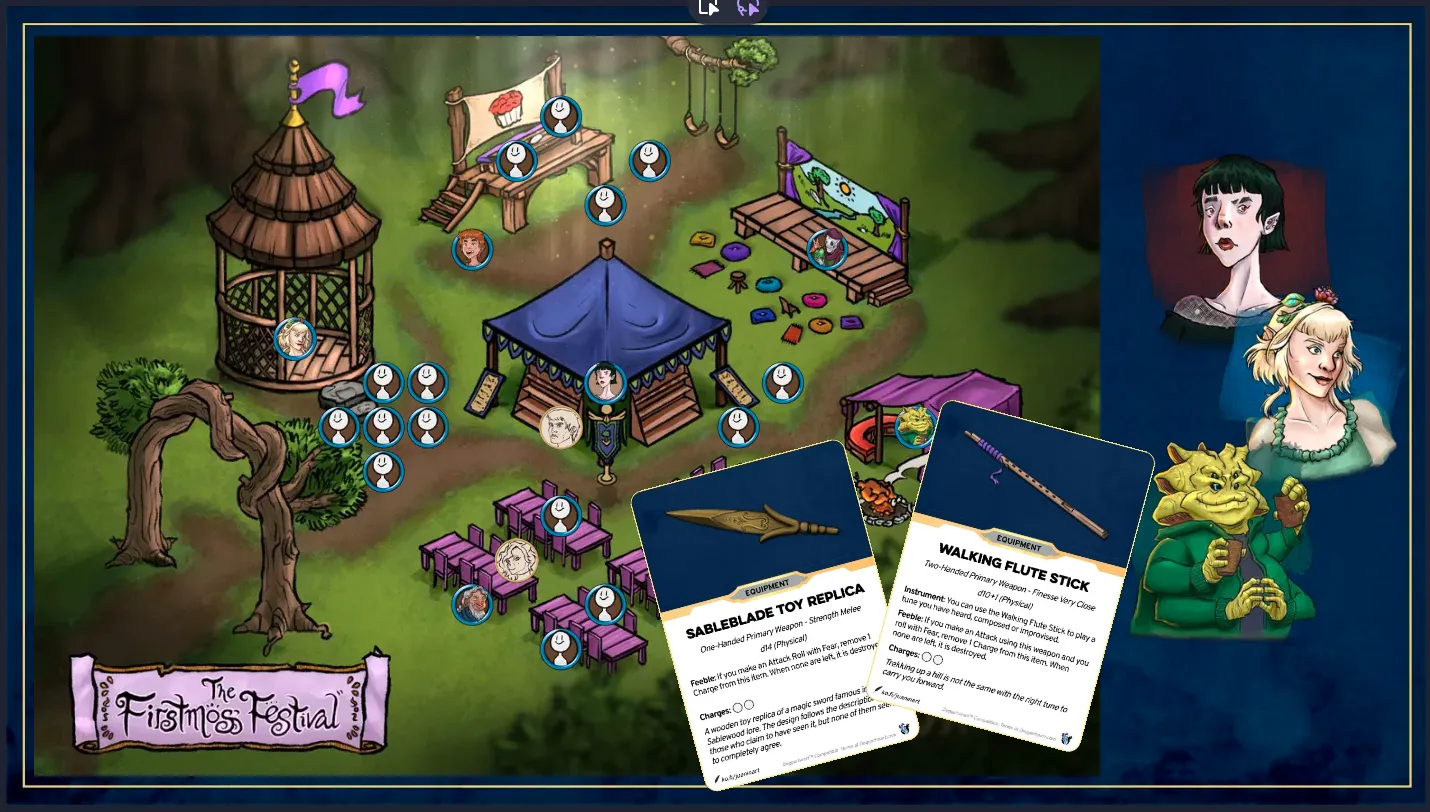Select the red-haired character token
Image resolution: width=1430 pixels, height=812 pixels.
472,250
